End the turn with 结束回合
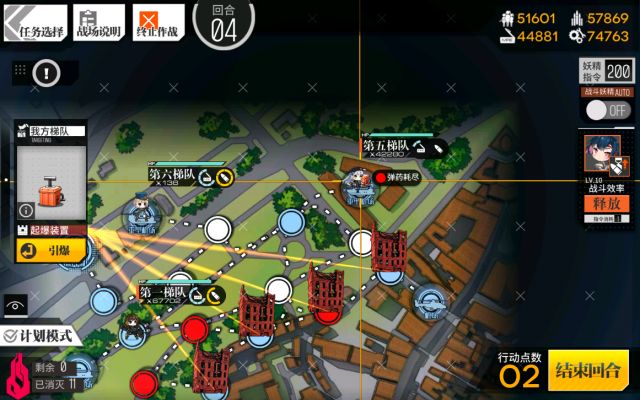This screenshot has width=640, height=400. coord(588,371)
